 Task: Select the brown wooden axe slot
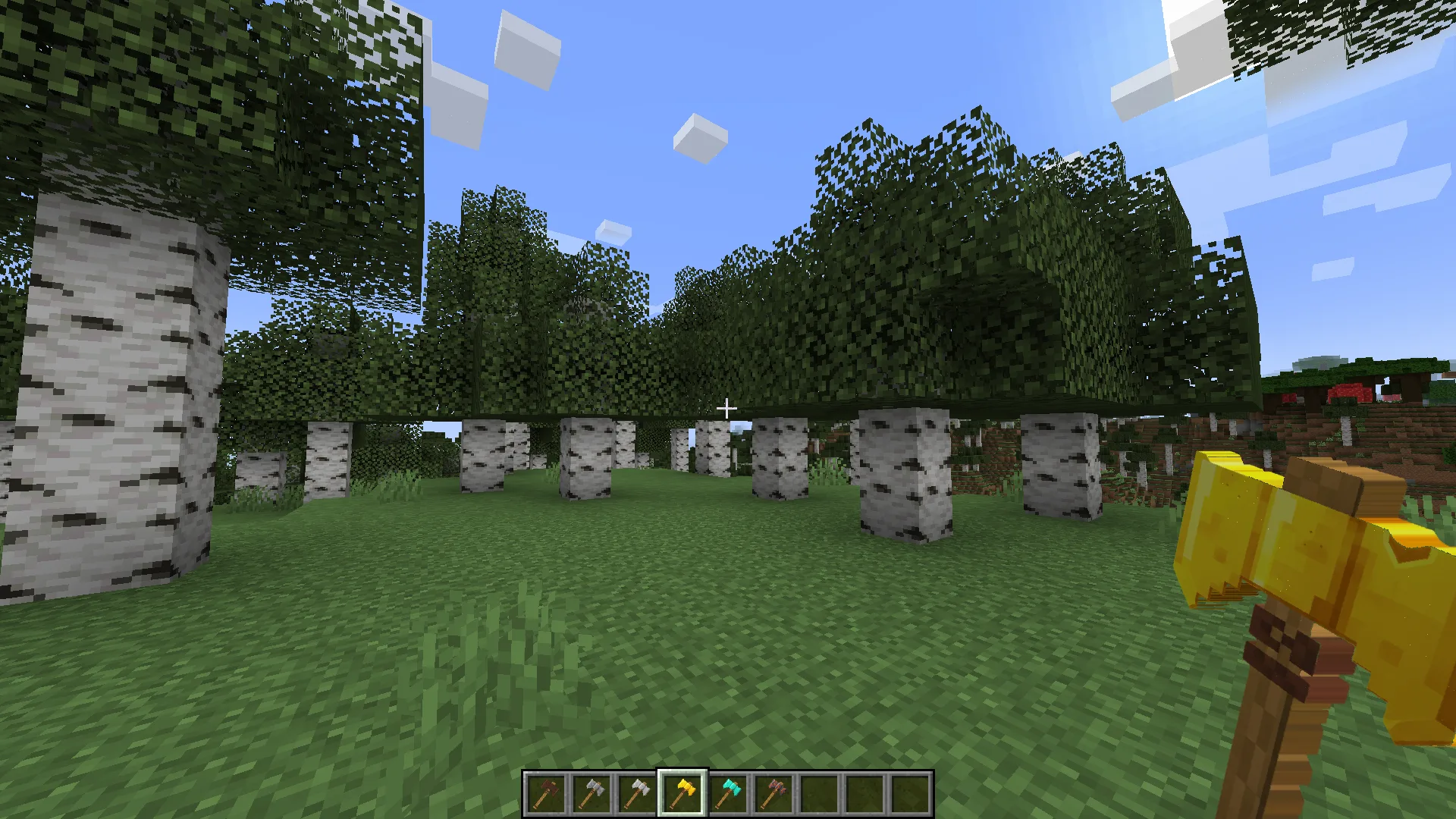[x=546, y=793]
